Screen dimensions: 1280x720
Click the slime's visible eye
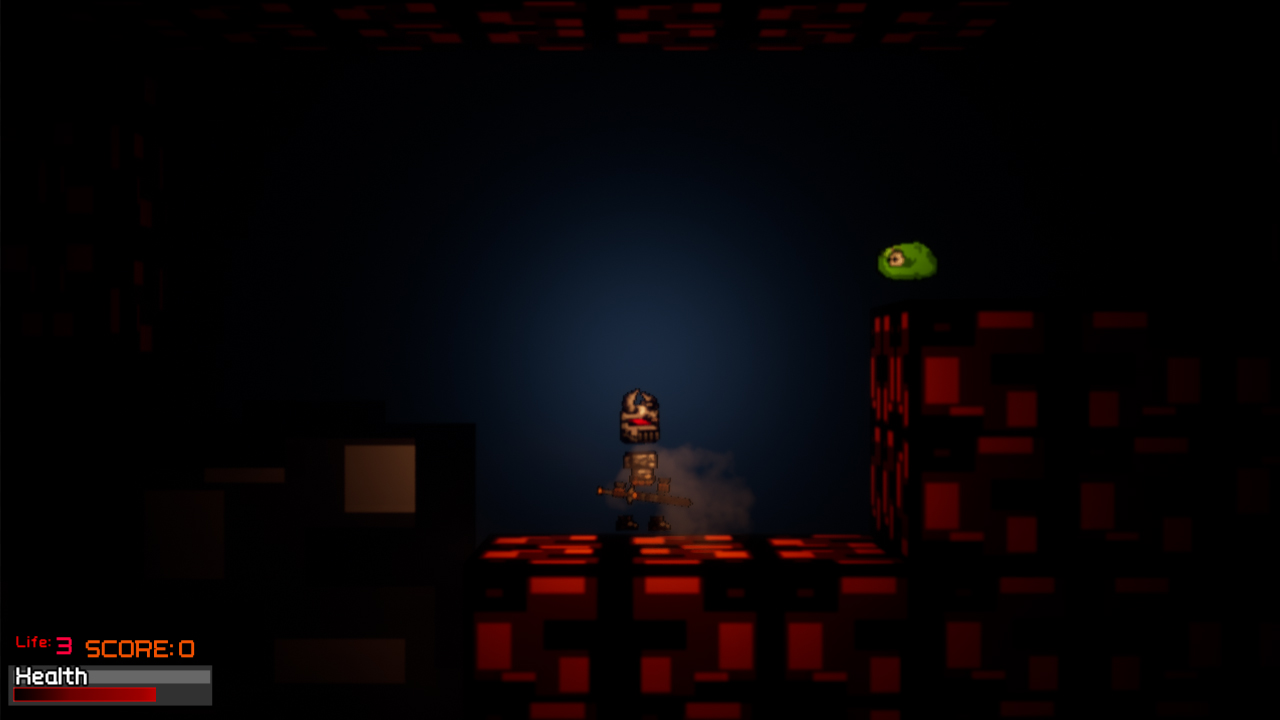pos(896,259)
